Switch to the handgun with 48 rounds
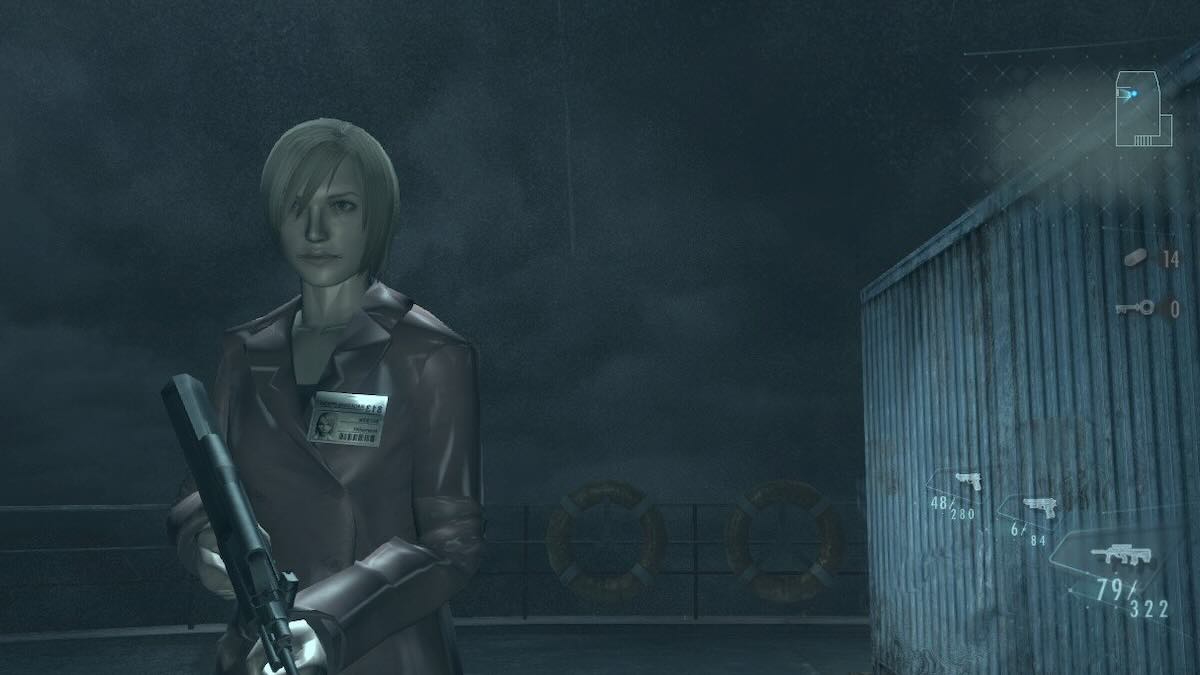1200x675 pixels. pos(966,481)
